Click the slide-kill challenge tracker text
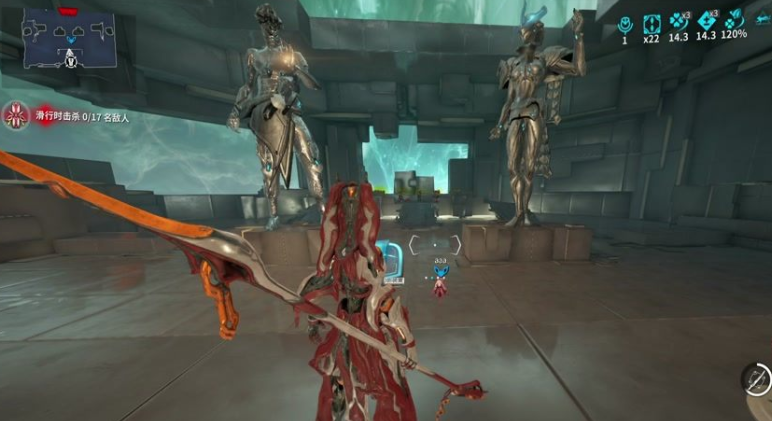 [83, 117]
